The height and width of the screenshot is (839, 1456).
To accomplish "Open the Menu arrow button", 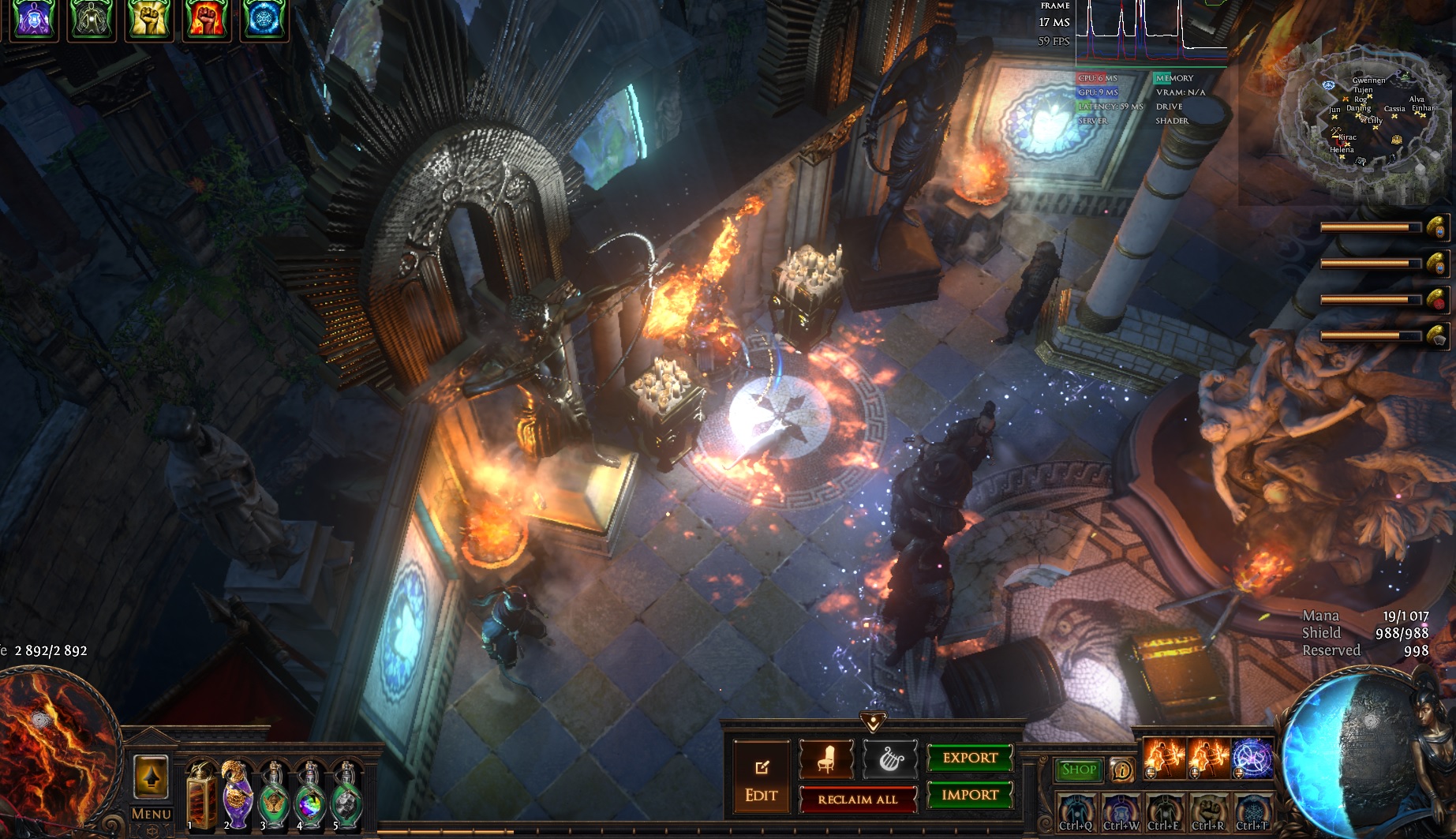I will pyautogui.click(x=151, y=778).
